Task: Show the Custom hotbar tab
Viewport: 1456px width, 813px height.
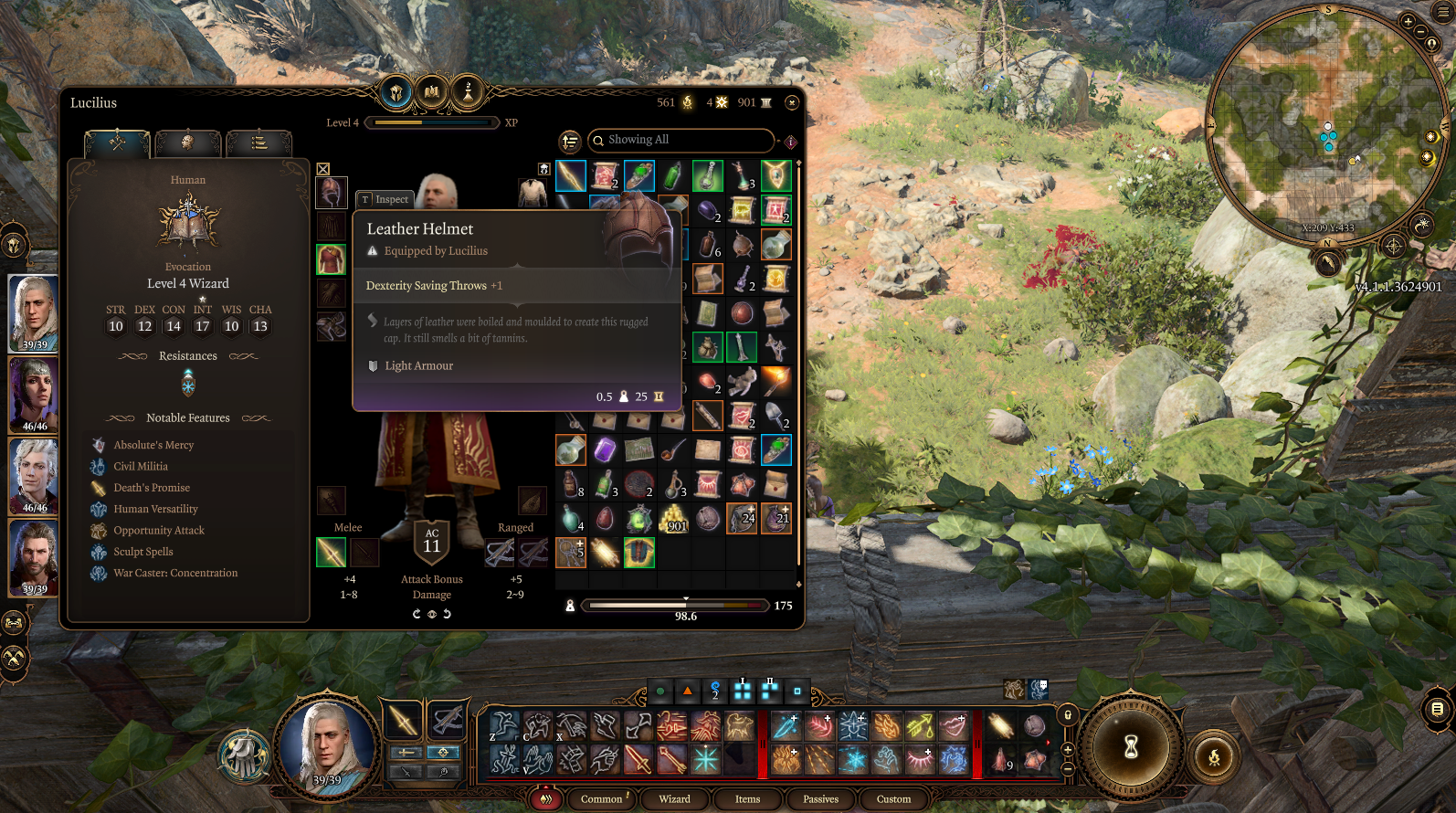Action: (x=893, y=798)
